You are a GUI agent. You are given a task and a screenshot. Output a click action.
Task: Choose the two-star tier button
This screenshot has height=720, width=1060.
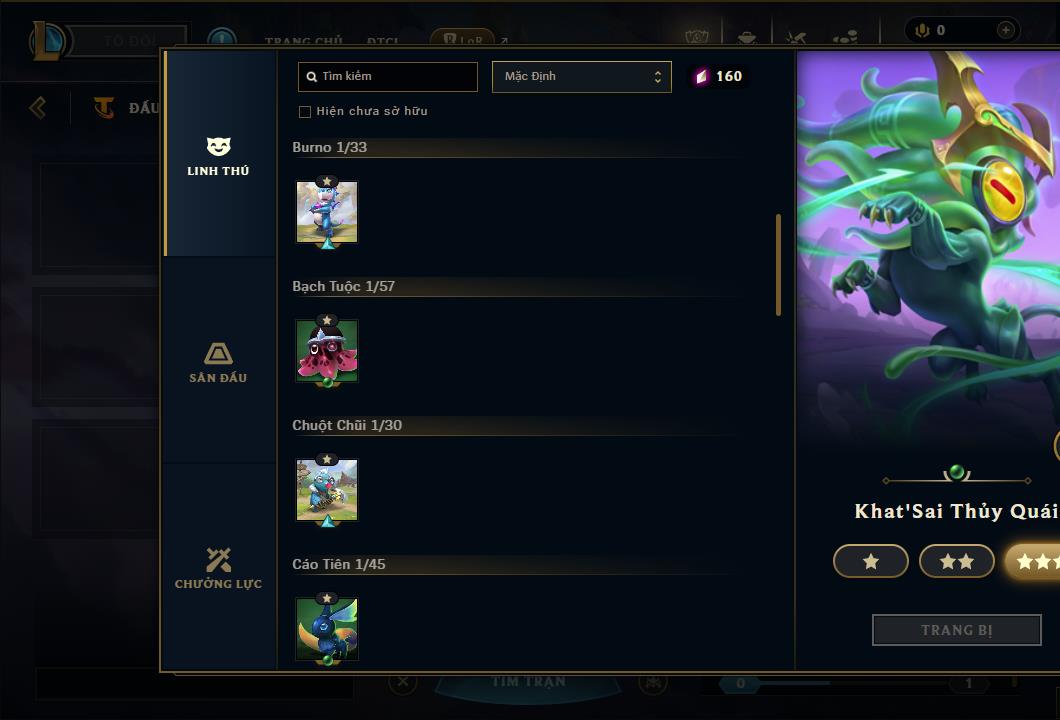tap(956, 561)
